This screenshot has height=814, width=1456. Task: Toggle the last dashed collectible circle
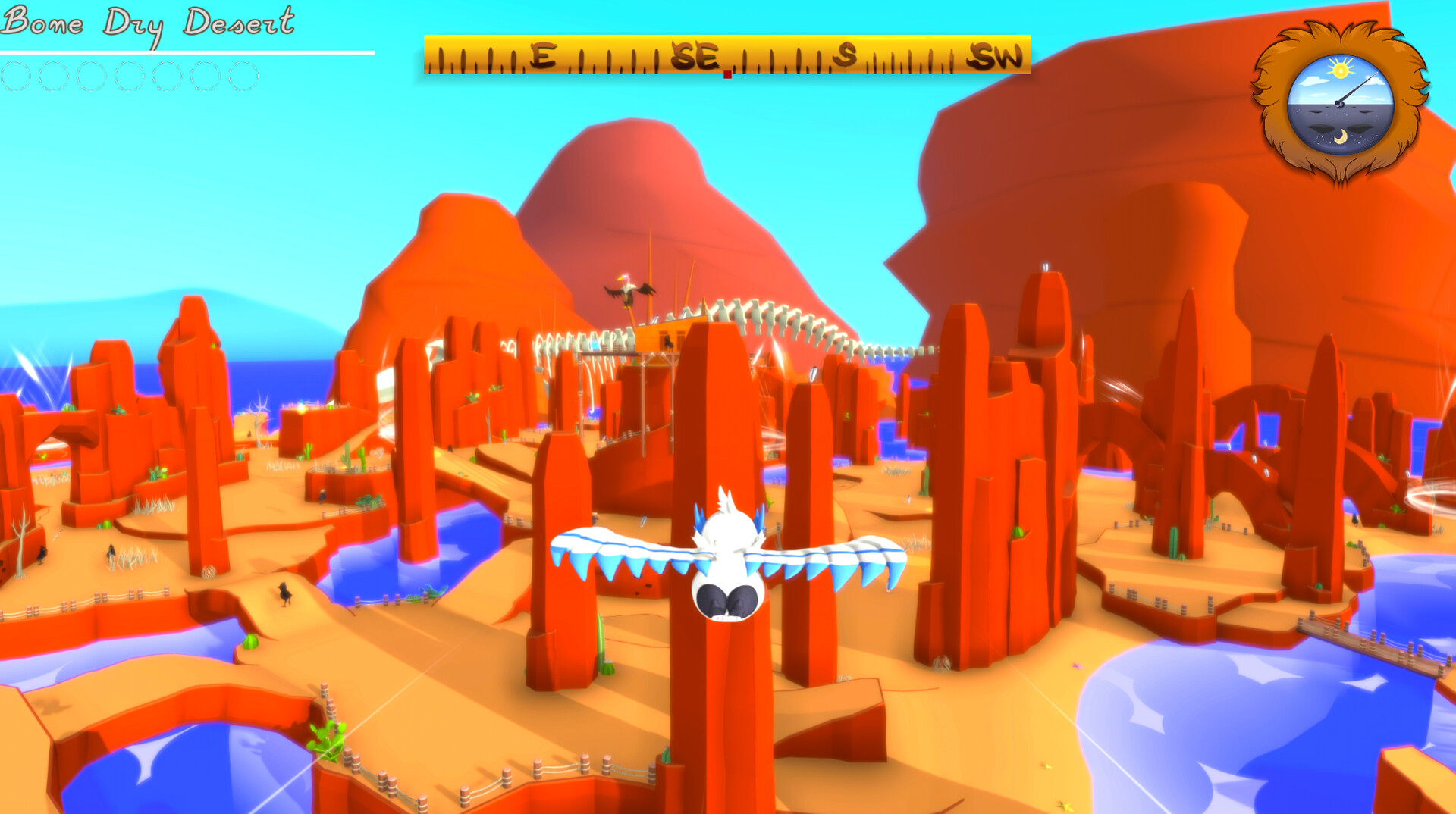click(244, 76)
